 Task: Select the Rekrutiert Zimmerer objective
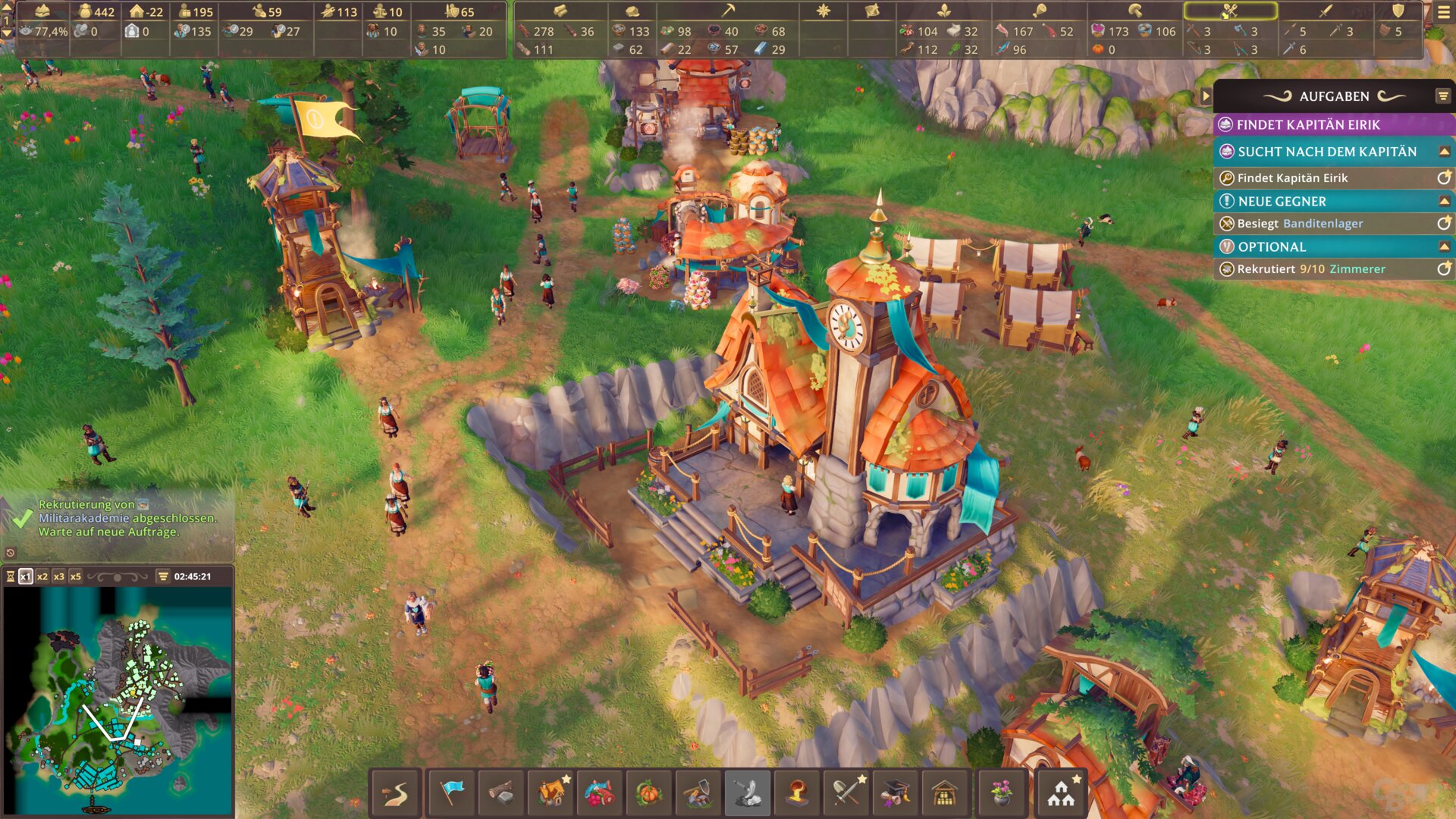click(x=1310, y=269)
